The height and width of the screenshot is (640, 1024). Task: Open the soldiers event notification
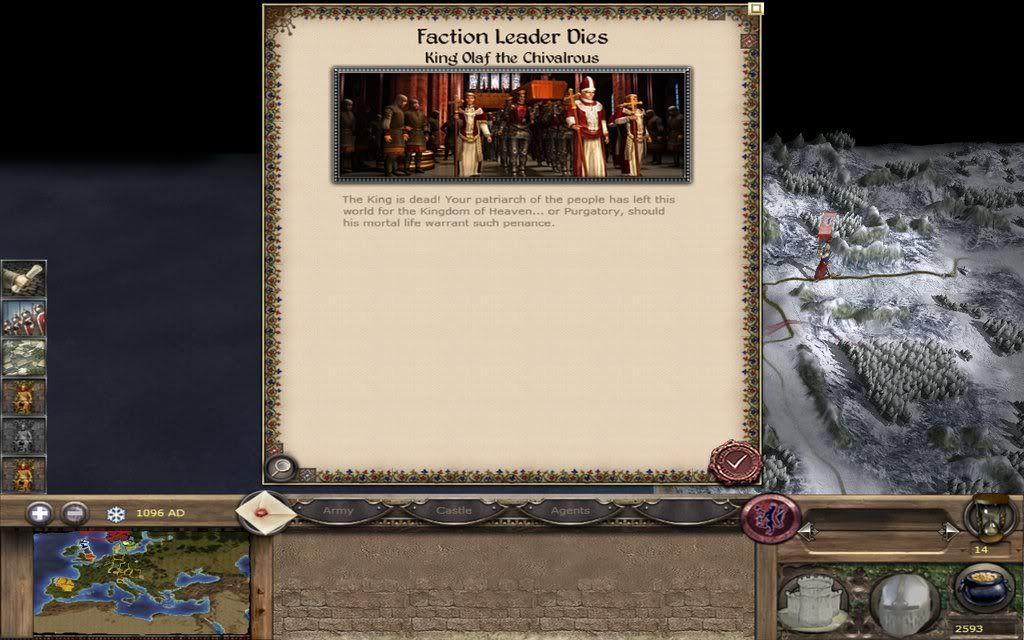(23, 318)
